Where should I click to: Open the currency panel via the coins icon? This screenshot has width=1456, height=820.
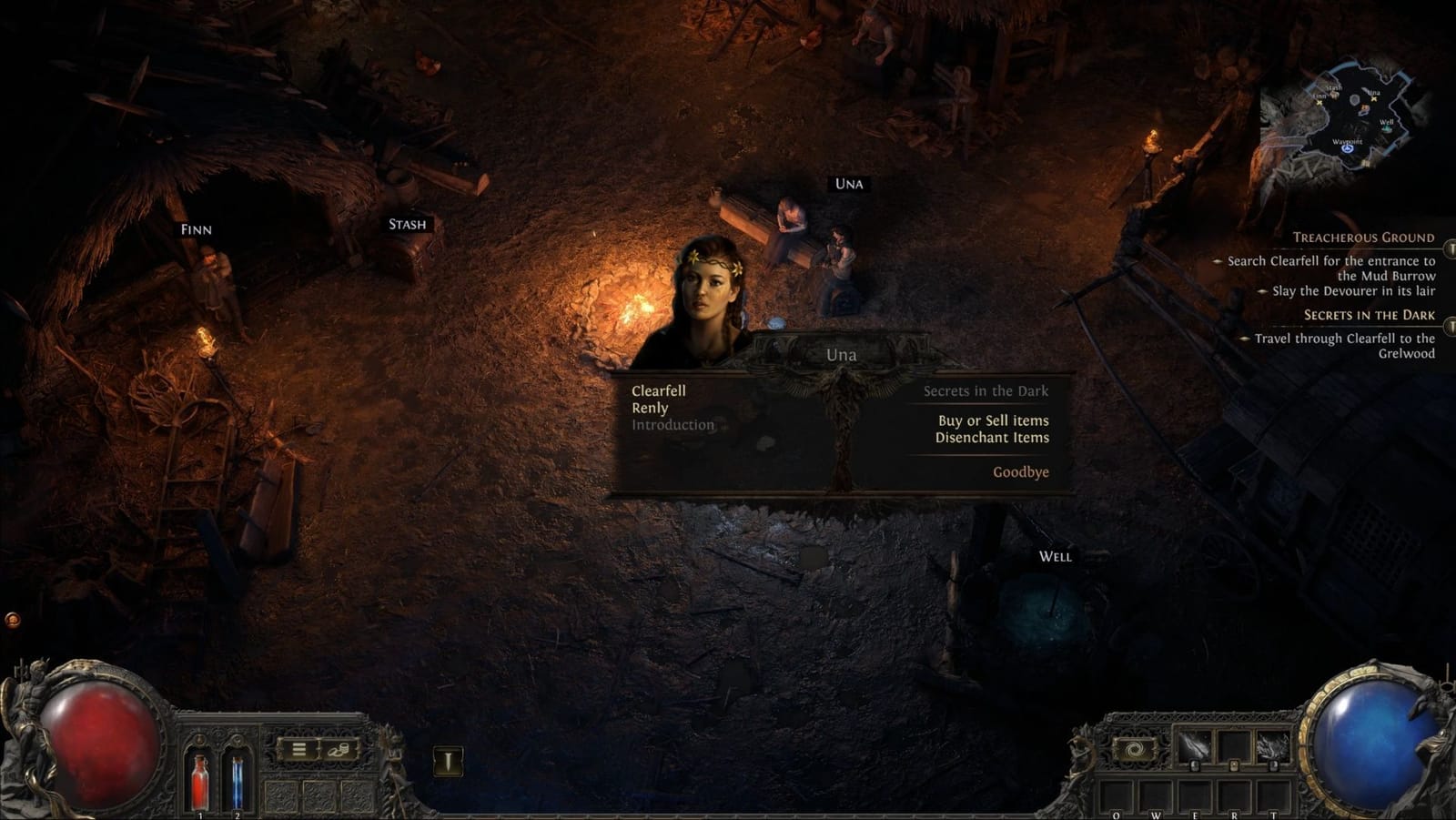point(338,750)
